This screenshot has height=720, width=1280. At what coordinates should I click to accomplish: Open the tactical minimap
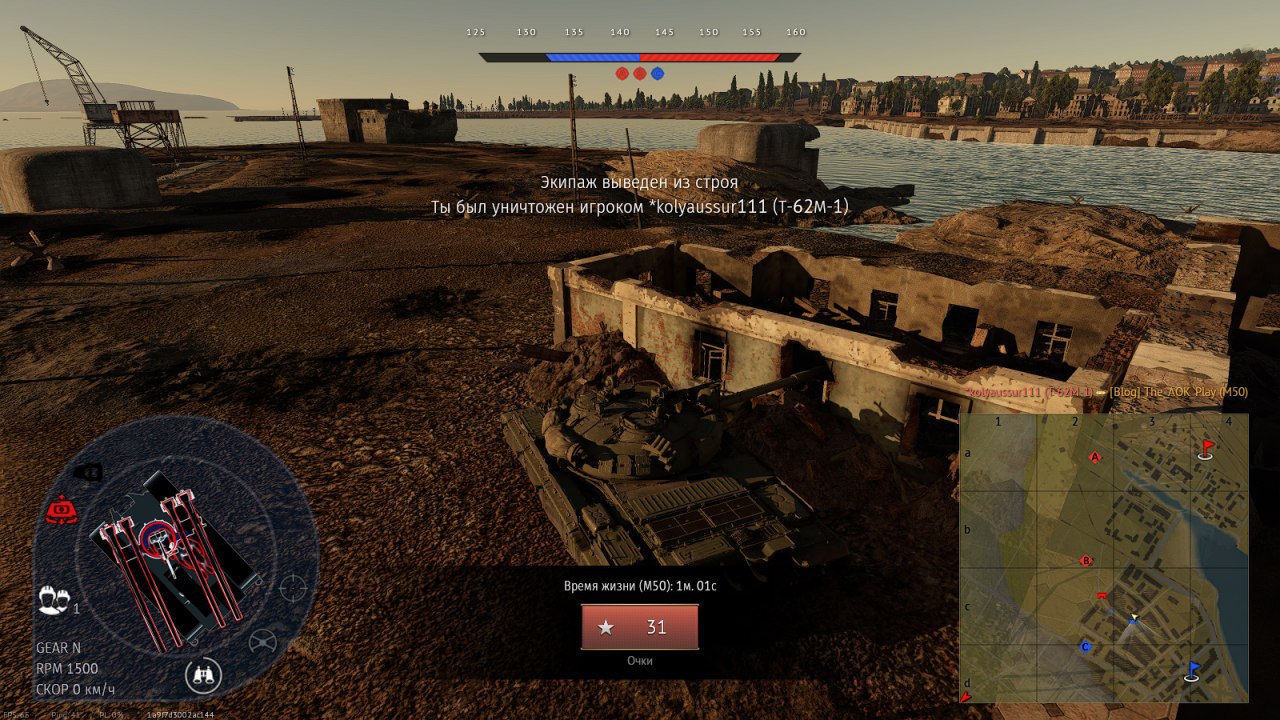click(1104, 558)
